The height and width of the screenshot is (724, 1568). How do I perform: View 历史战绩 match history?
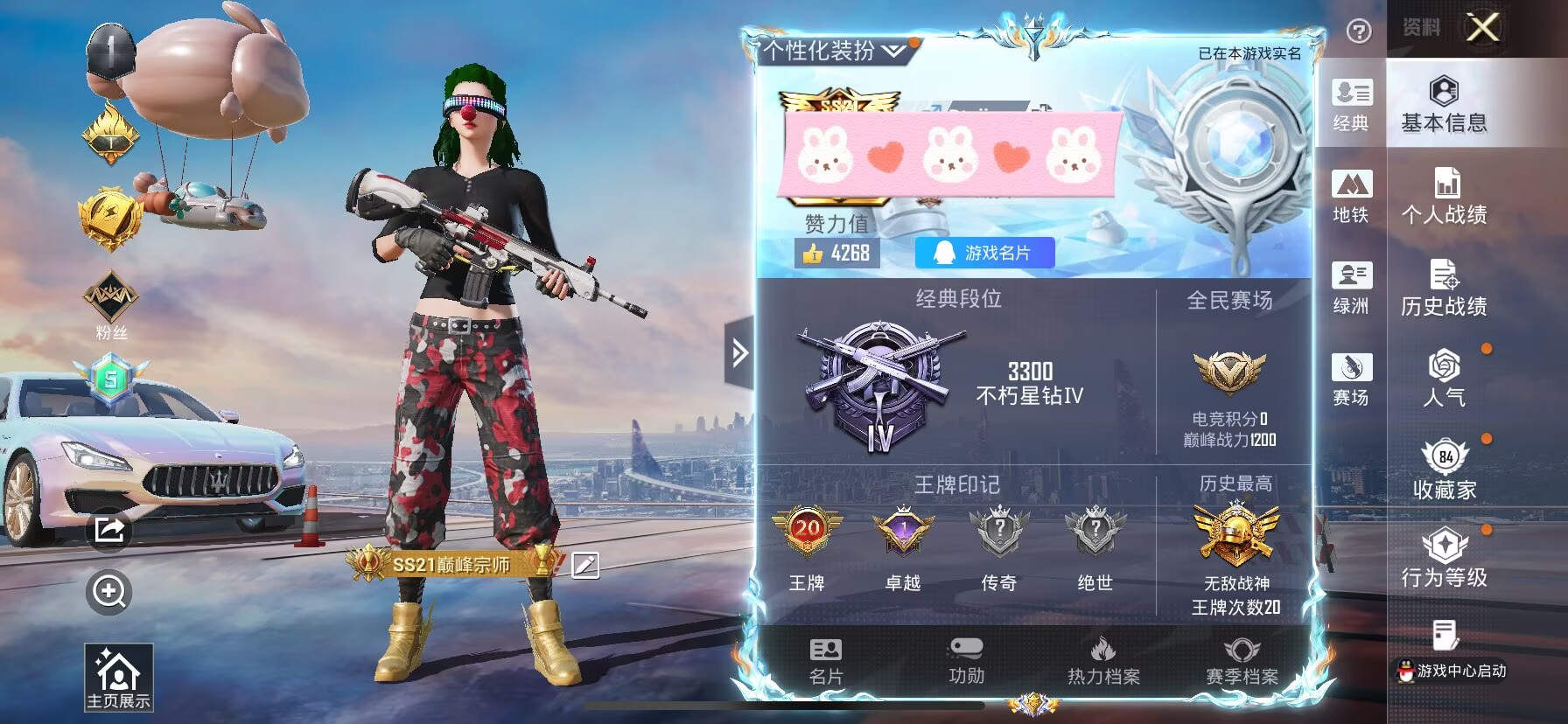pos(1444,288)
